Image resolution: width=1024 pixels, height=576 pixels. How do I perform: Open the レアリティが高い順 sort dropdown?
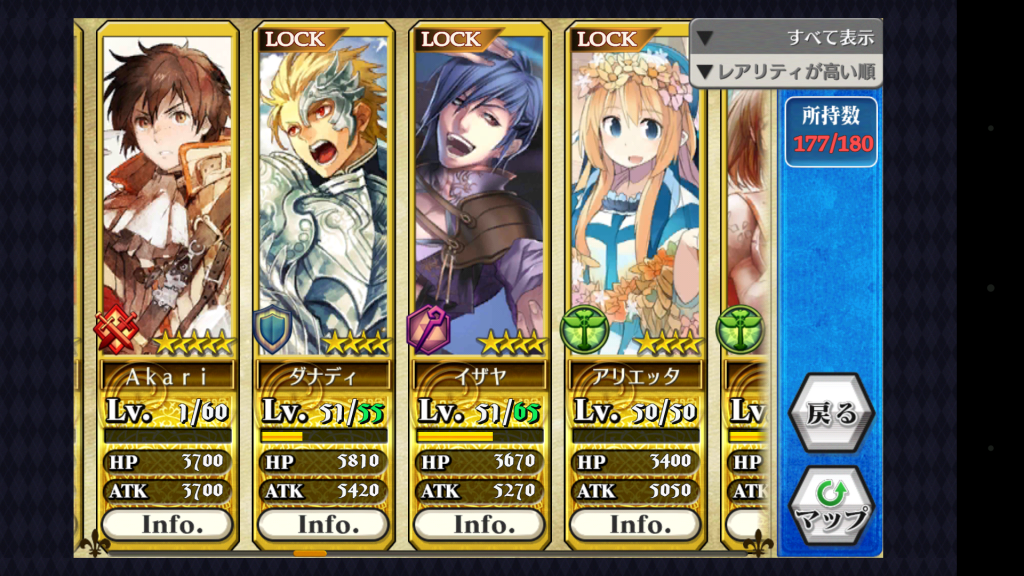(x=786, y=71)
